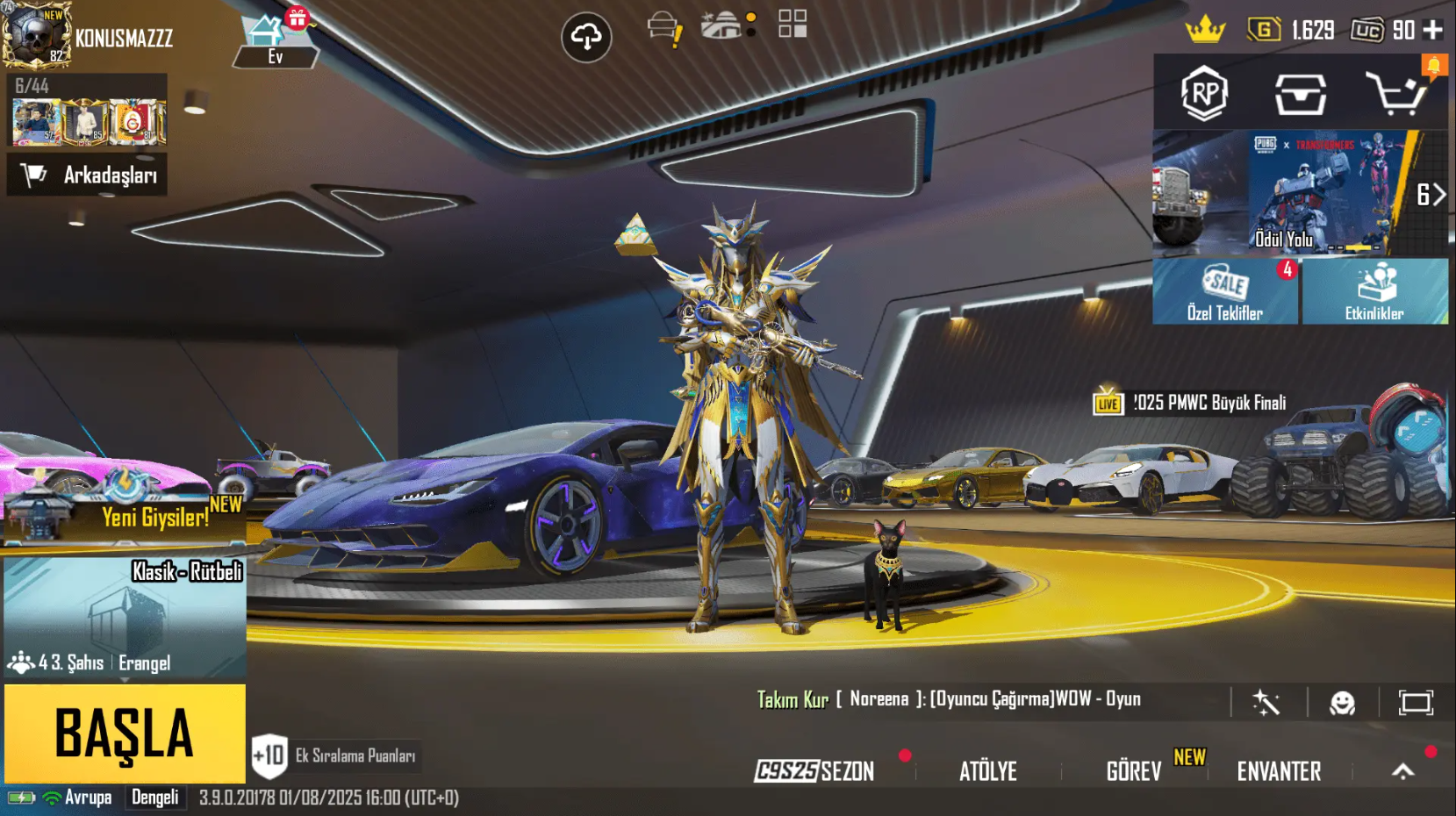Open the crate box icon
Viewport: 1456px width, 816px height.
1300,93
